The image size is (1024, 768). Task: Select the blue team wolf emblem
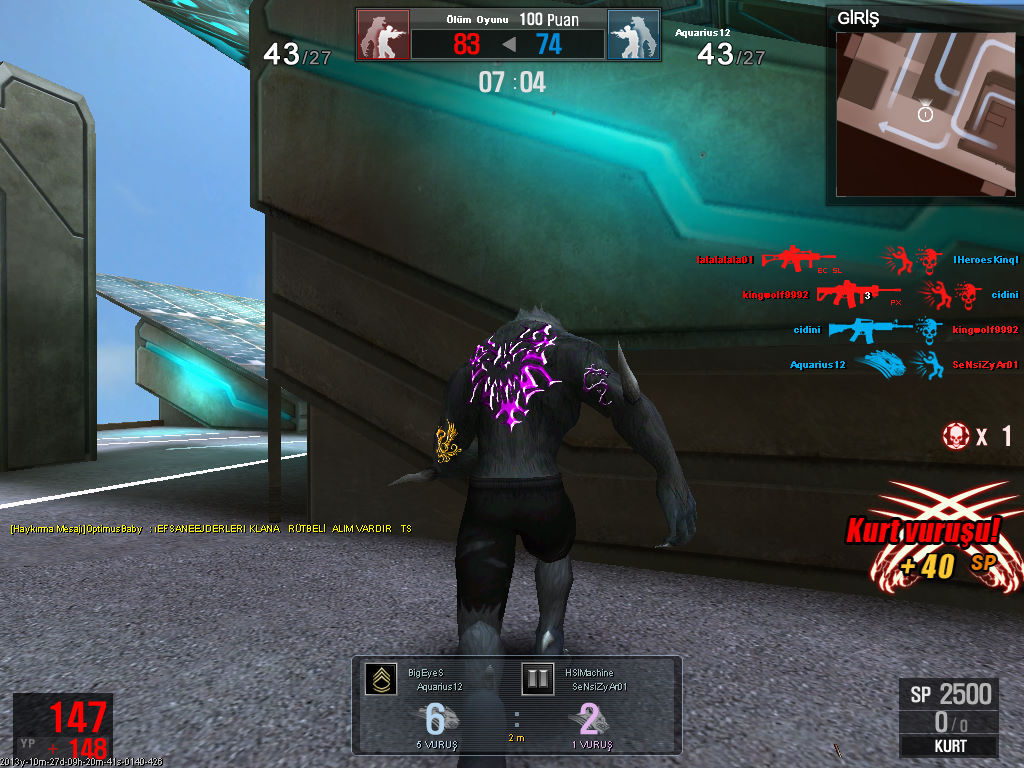(633, 35)
